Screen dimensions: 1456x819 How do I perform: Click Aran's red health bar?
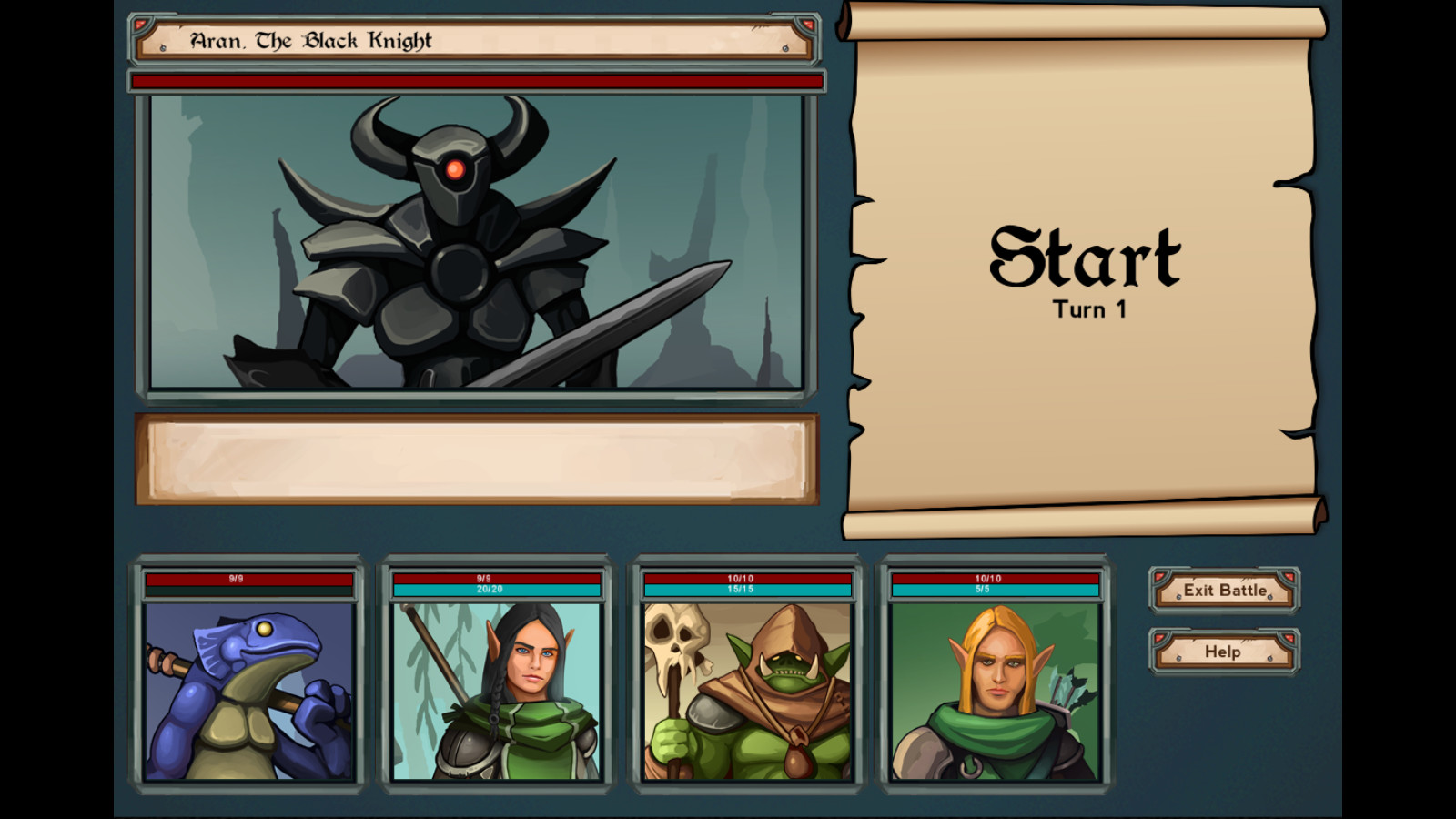478,81
